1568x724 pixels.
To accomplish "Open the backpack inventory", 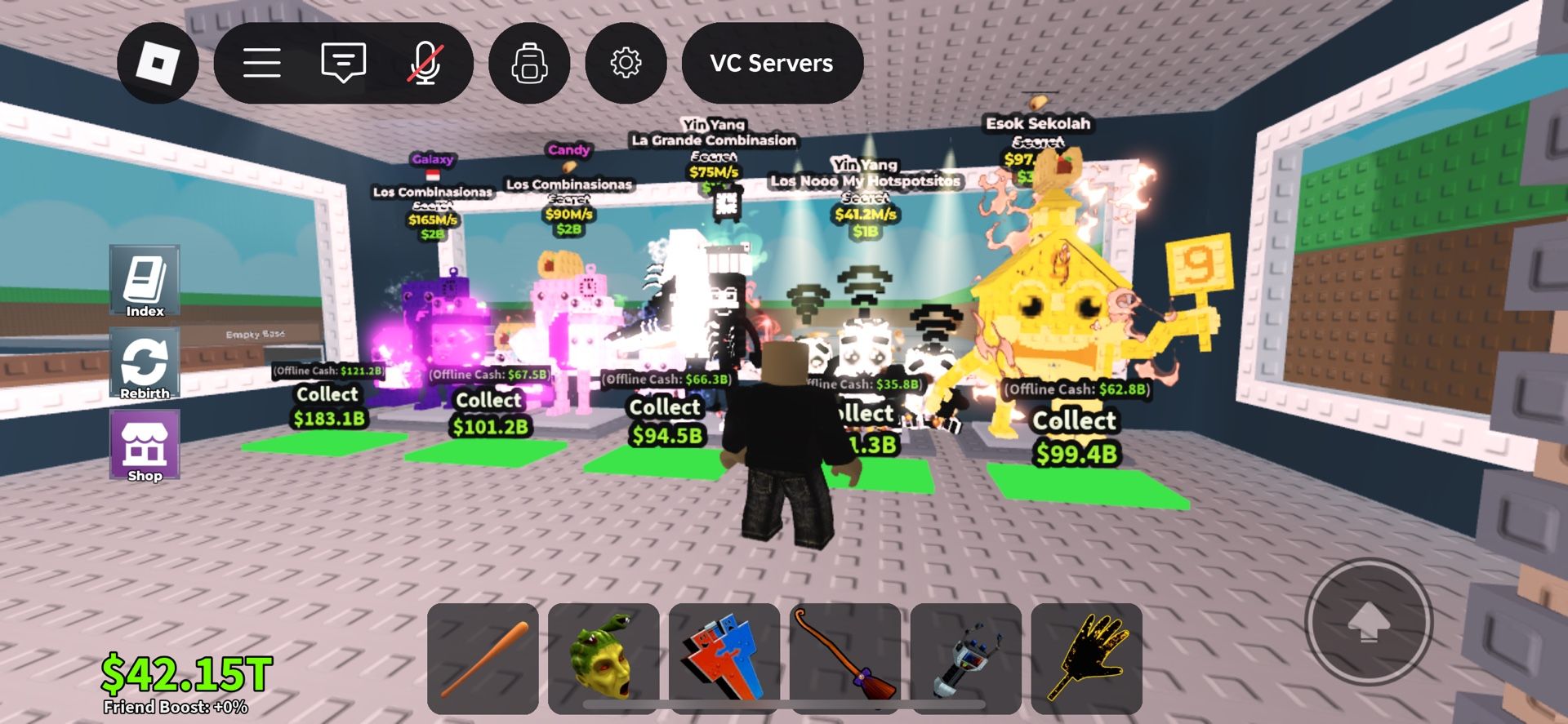I will tap(529, 63).
